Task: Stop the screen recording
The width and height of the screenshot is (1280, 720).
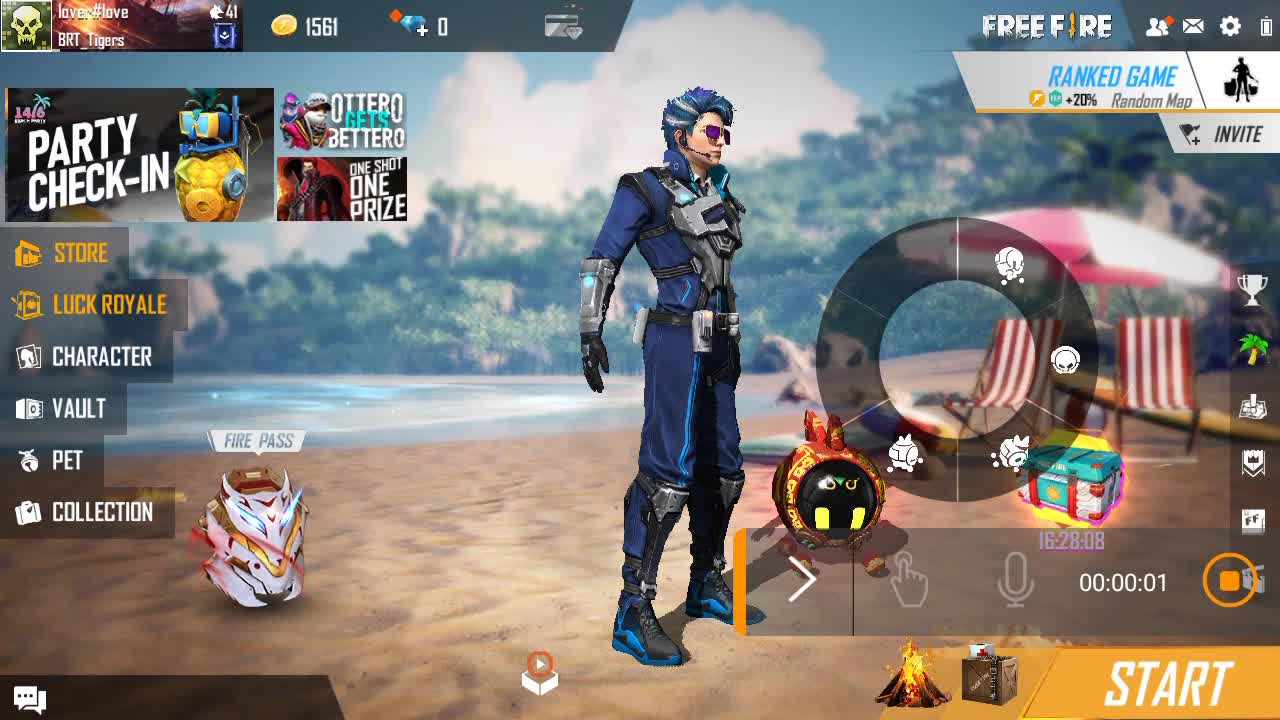Action: pyautogui.click(x=1230, y=581)
